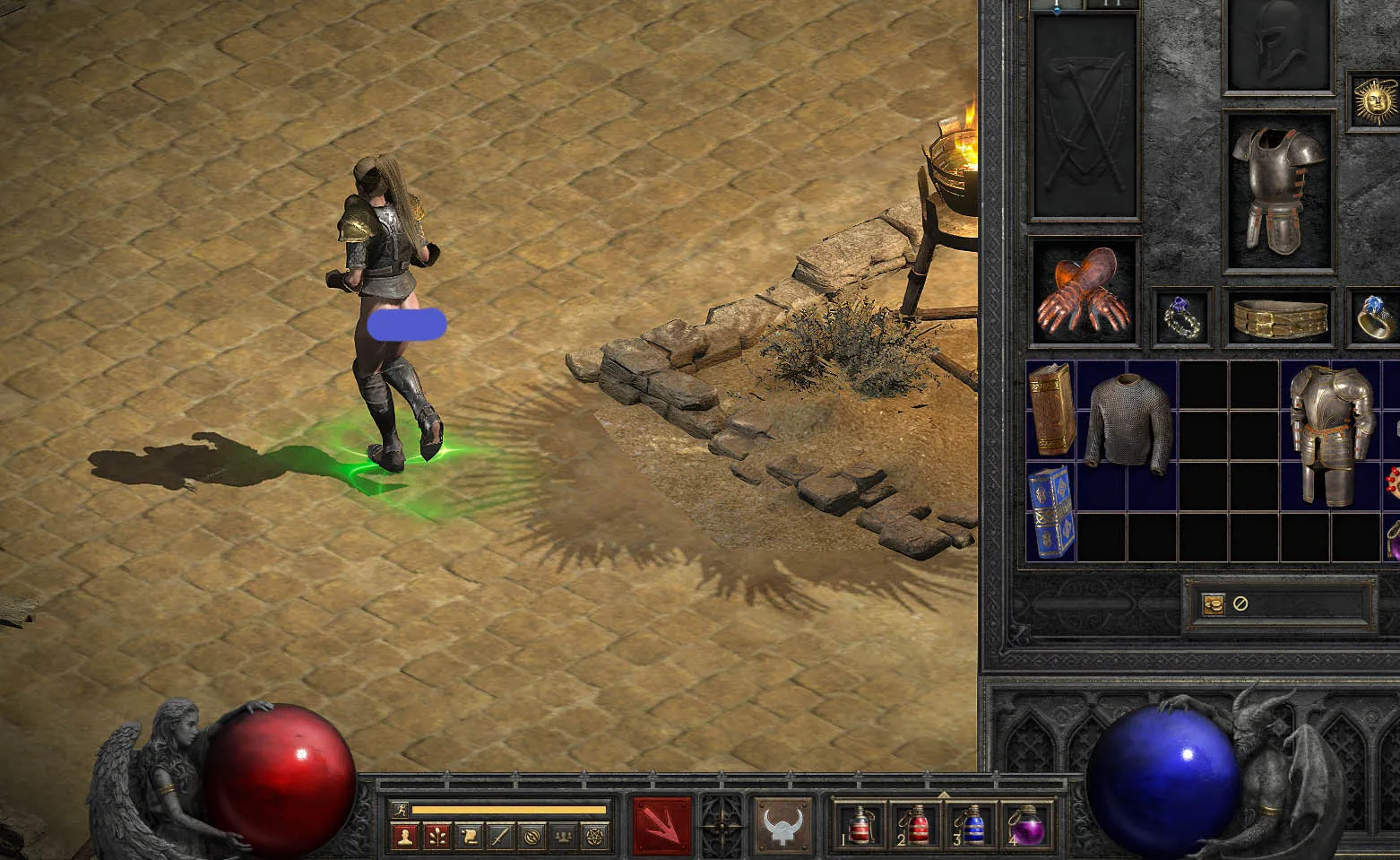Open the party members button
The height and width of the screenshot is (860, 1400).
tap(563, 837)
